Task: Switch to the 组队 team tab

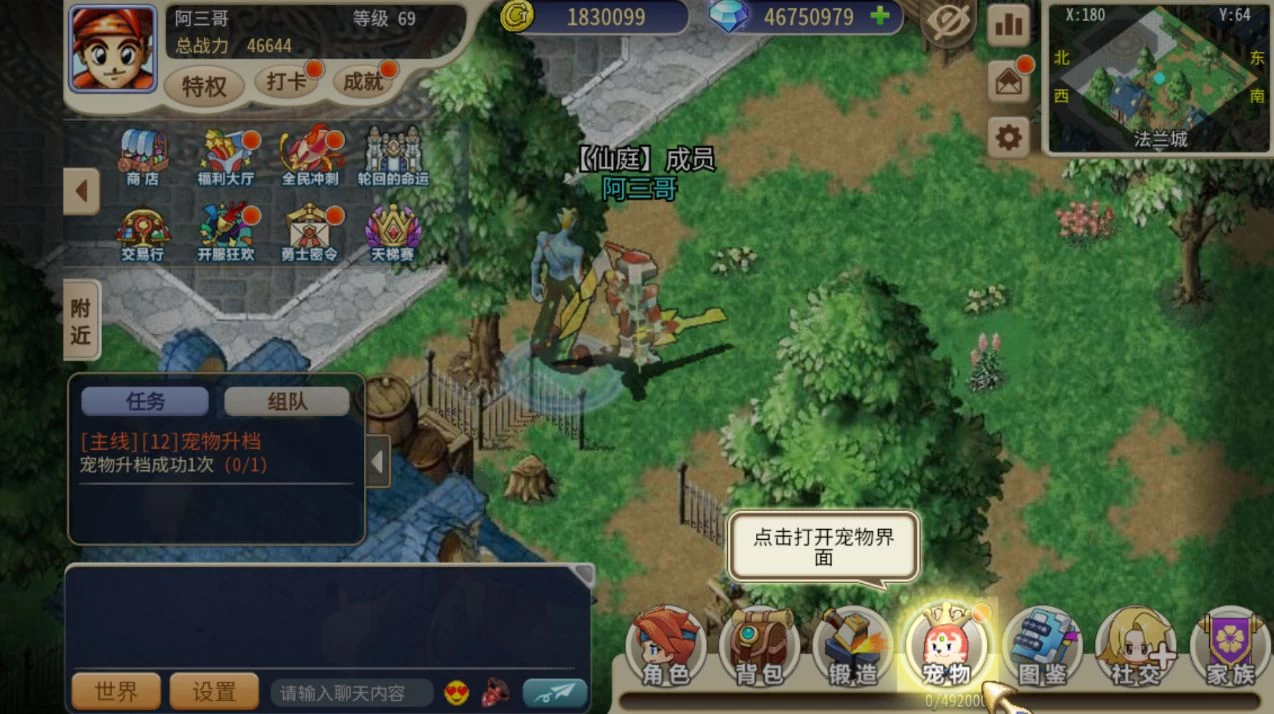Action: click(287, 401)
